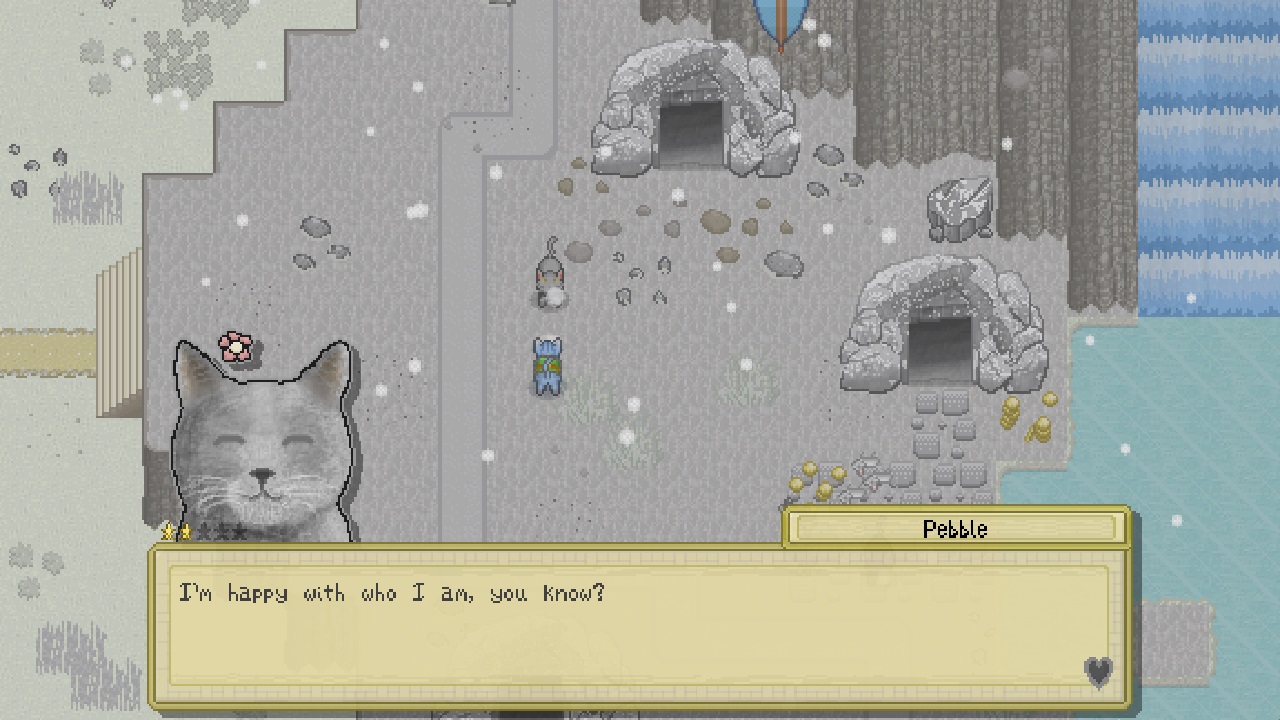
Task: Click the first gold star below the cat portrait
Action: click(167, 532)
